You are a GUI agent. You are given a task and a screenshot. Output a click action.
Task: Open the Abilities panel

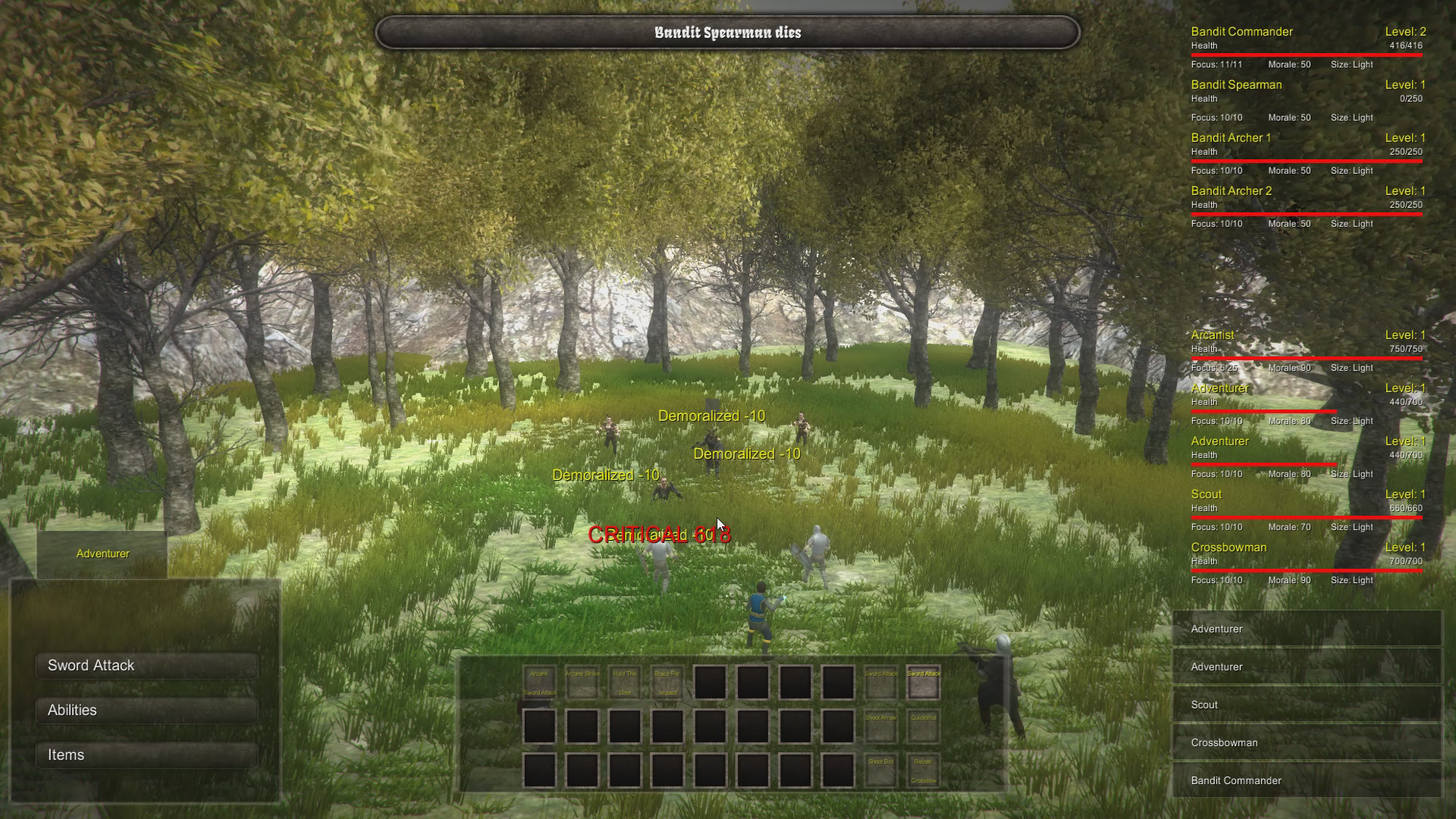pos(146,711)
